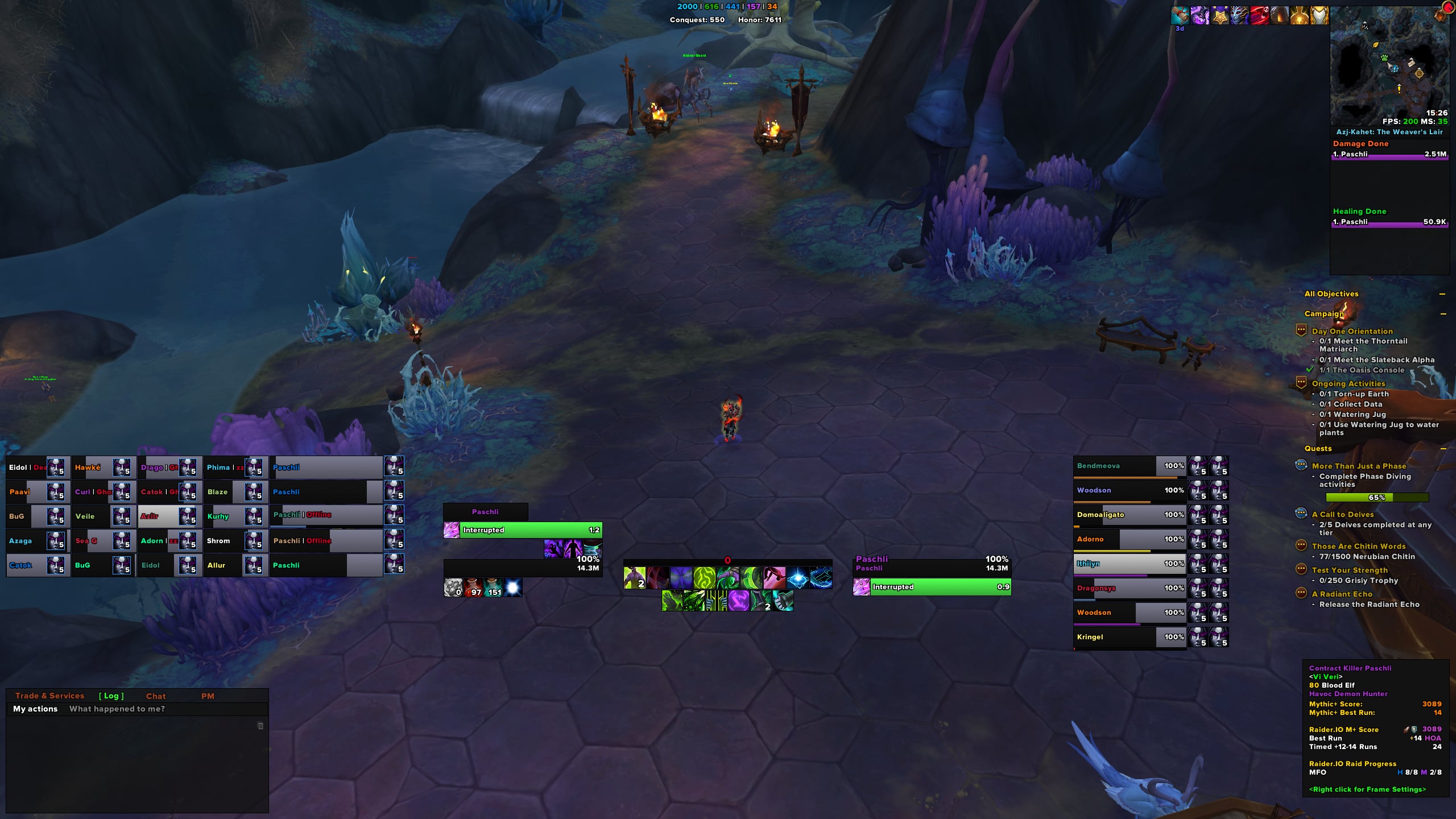
Task: Select Azaga in the raid frames
Action: pos(26,541)
